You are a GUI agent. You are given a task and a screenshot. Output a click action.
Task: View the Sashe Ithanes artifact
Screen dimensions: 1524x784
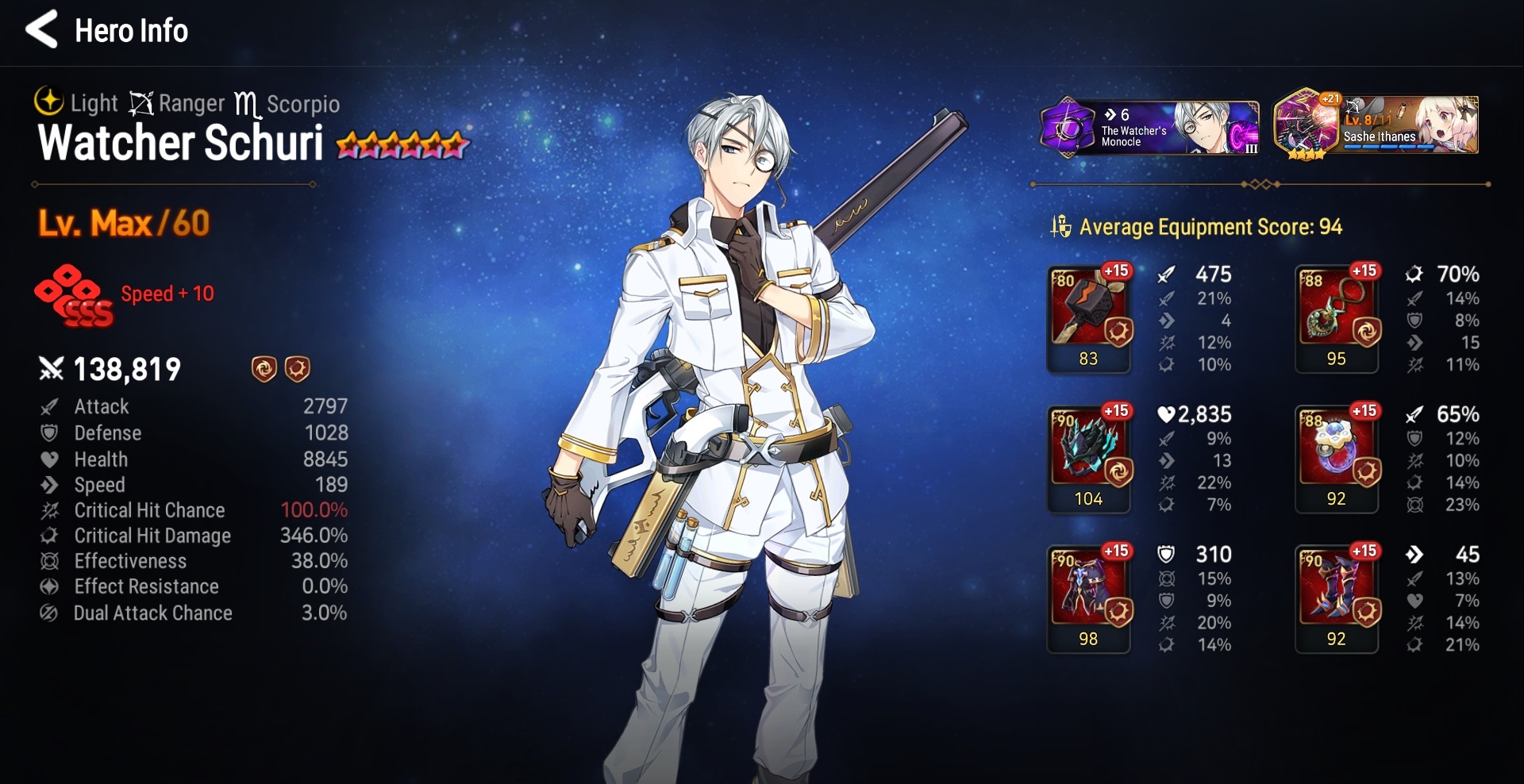1376,125
